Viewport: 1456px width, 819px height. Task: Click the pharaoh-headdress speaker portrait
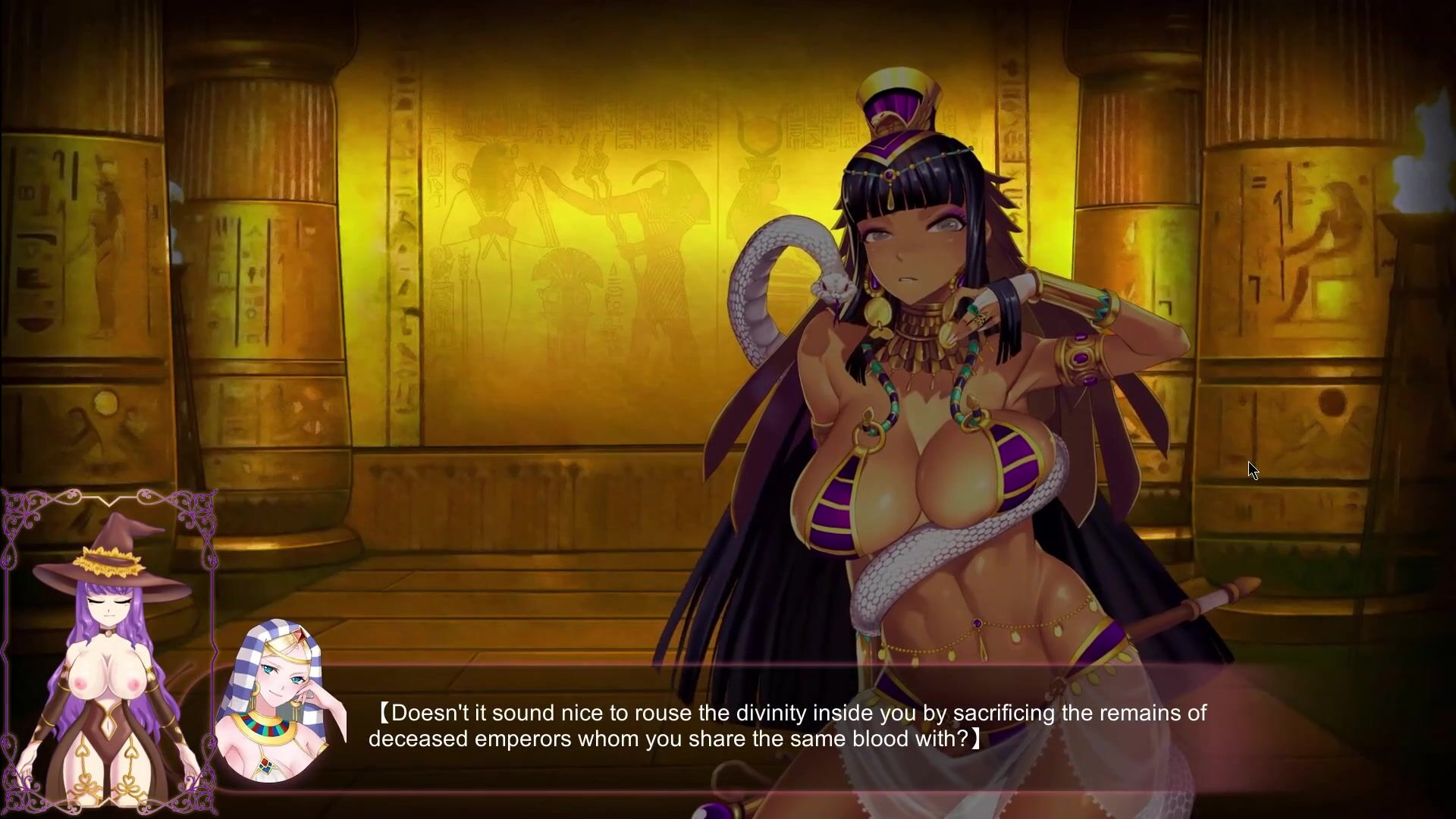(x=280, y=701)
